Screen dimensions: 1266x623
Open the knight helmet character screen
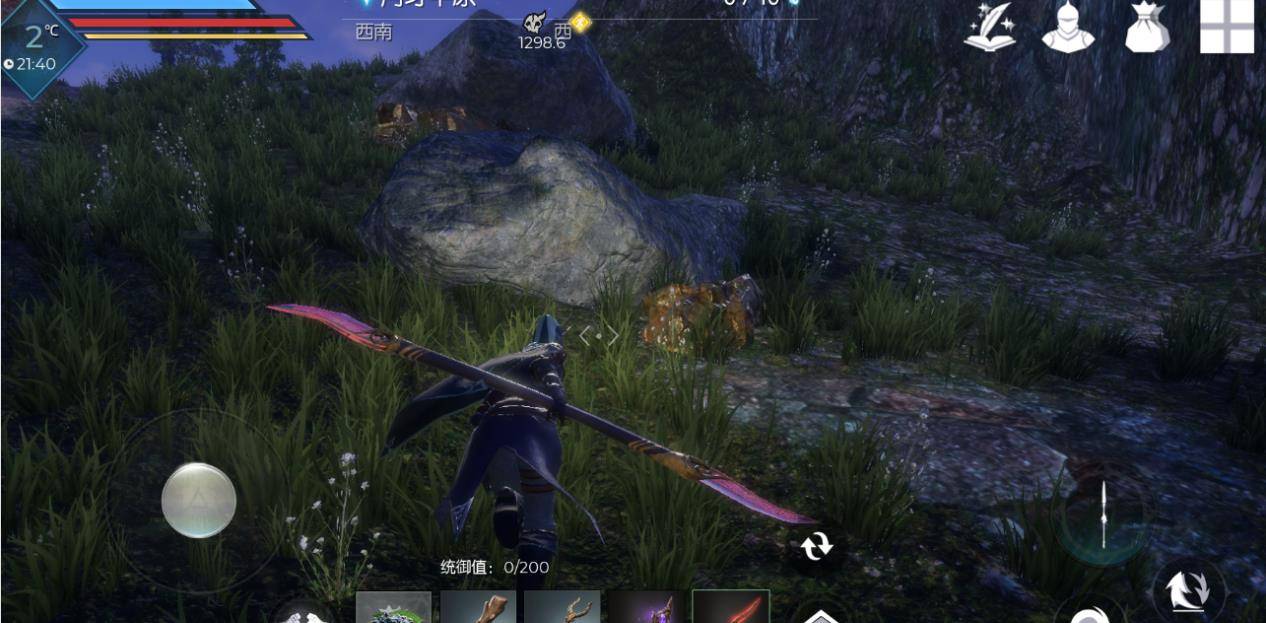1068,28
